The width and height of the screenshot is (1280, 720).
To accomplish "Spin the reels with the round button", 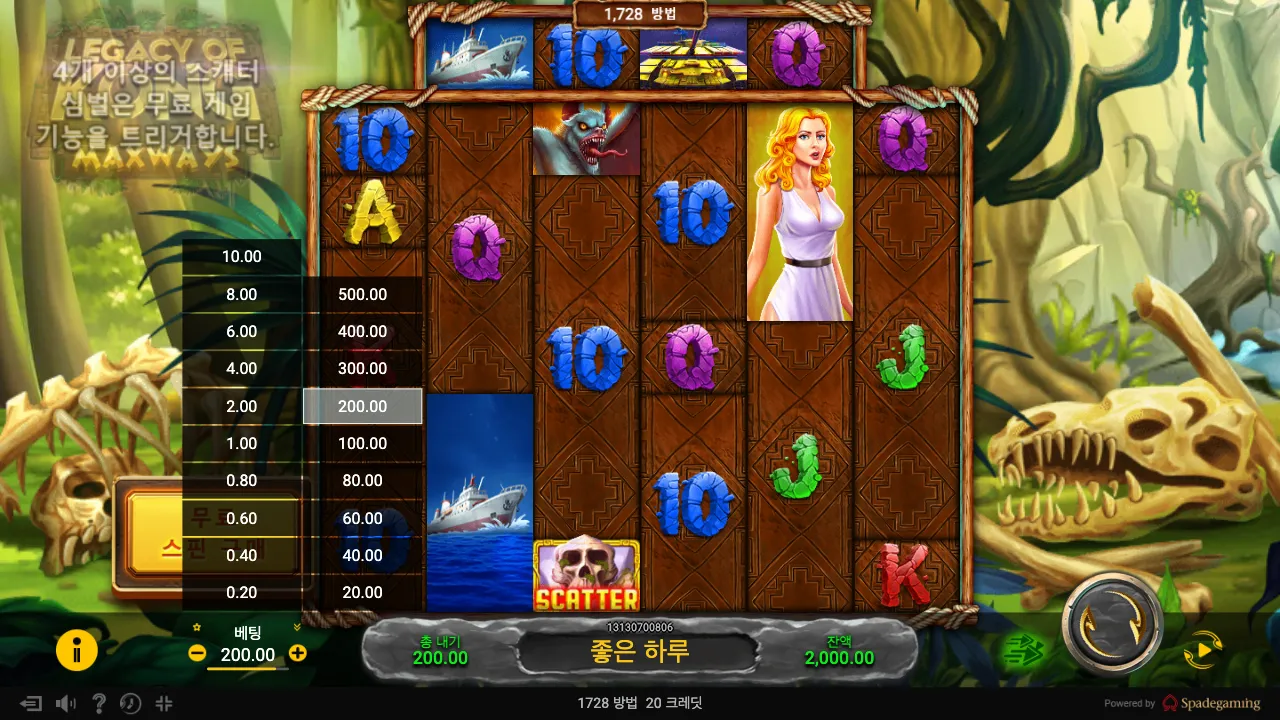I will tap(1112, 625).
